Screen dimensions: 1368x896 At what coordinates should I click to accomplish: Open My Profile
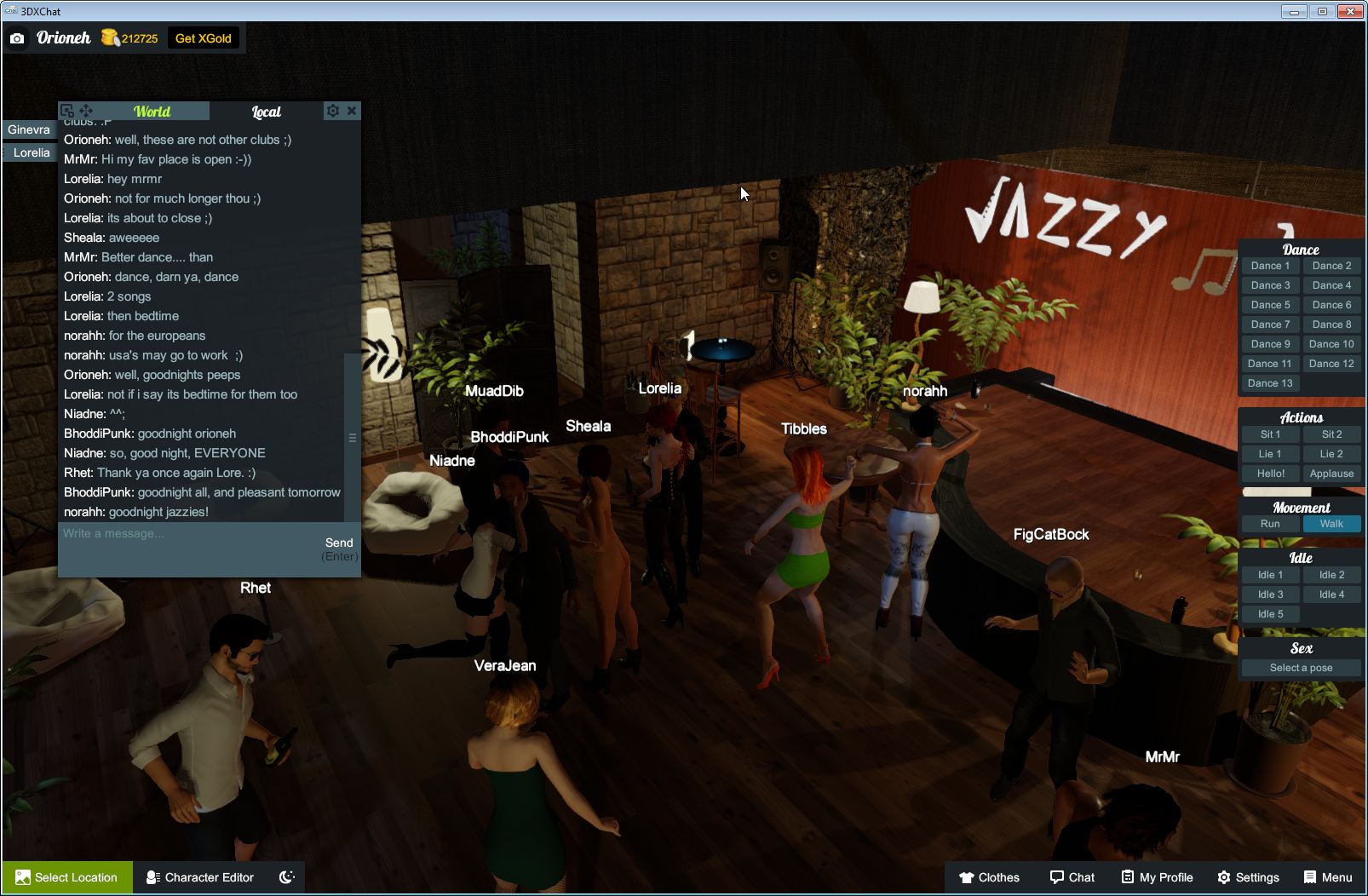point(1156,877)
